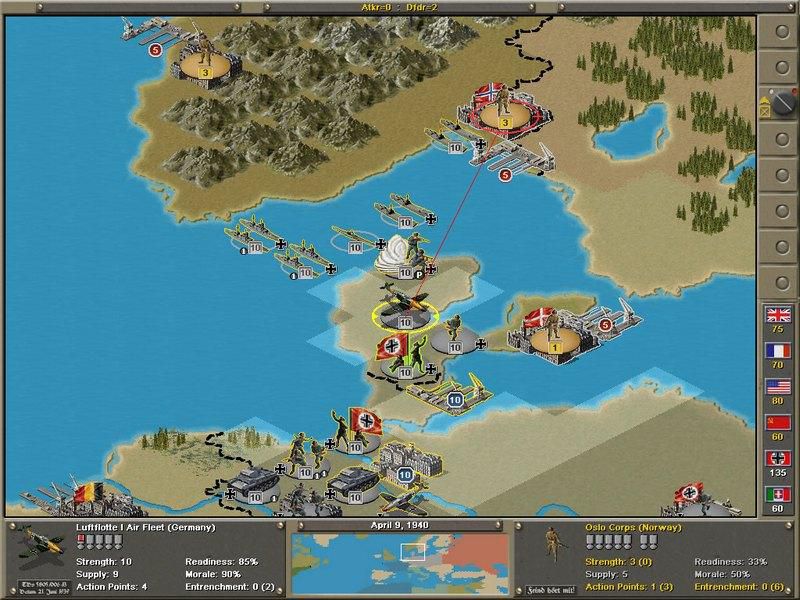The height and width of the screenshot is (600, 800).
Task: Select the Soviet Union flag icon
Action: tap(778, 422)
